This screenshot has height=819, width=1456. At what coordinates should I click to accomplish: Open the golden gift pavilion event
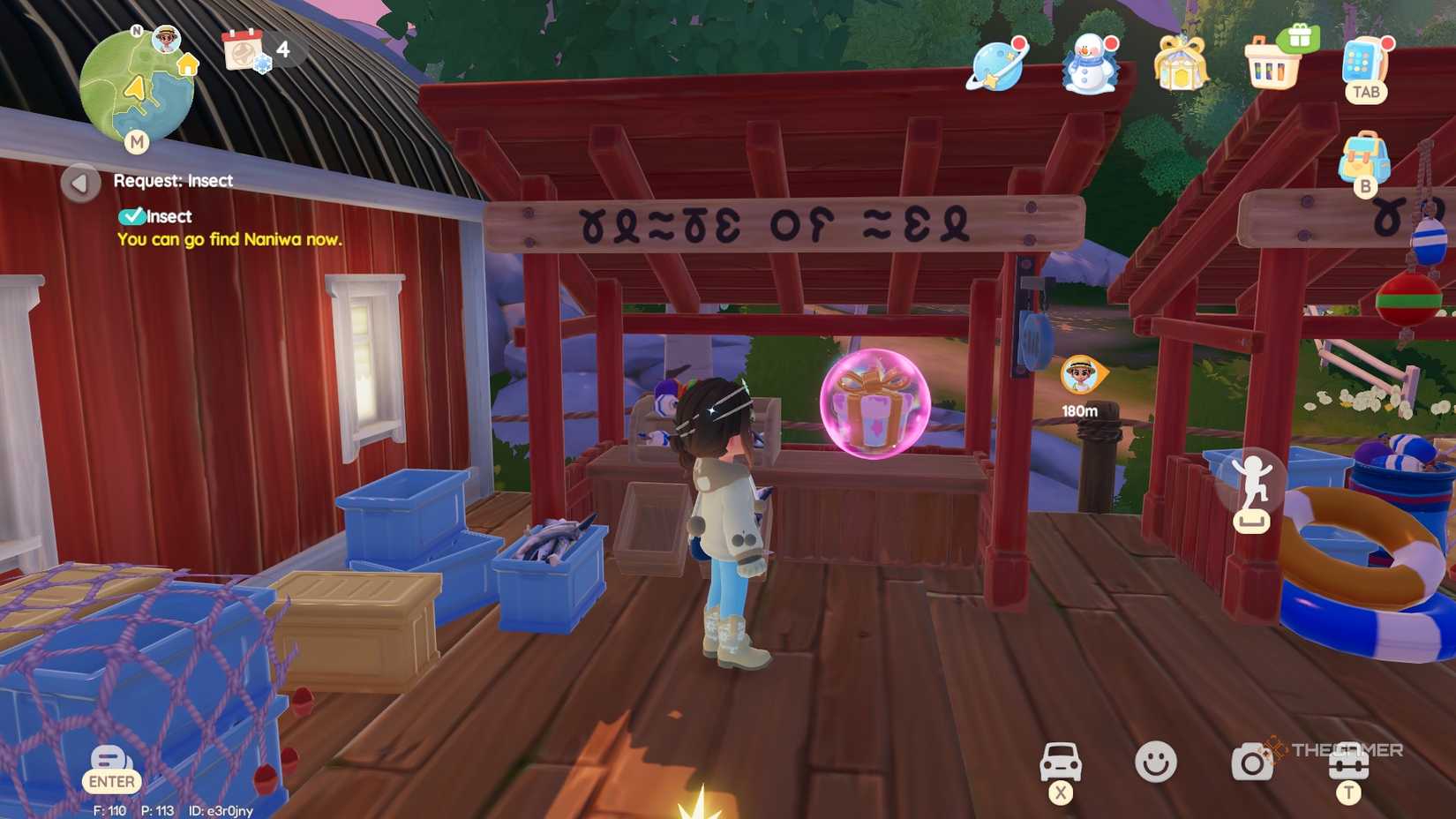[x=1180, y=66]
